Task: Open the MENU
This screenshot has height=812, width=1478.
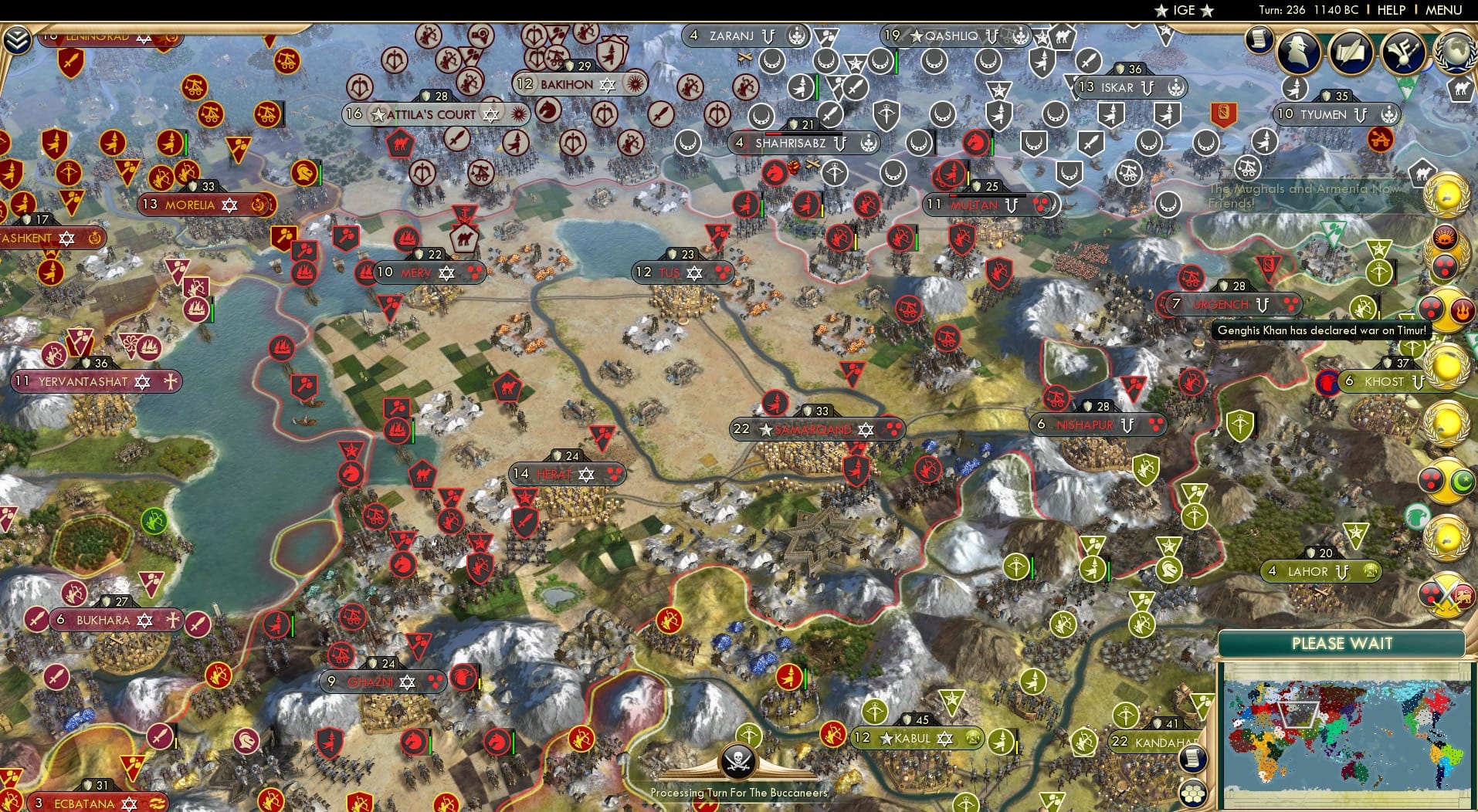Action: tap(1445, 10)
